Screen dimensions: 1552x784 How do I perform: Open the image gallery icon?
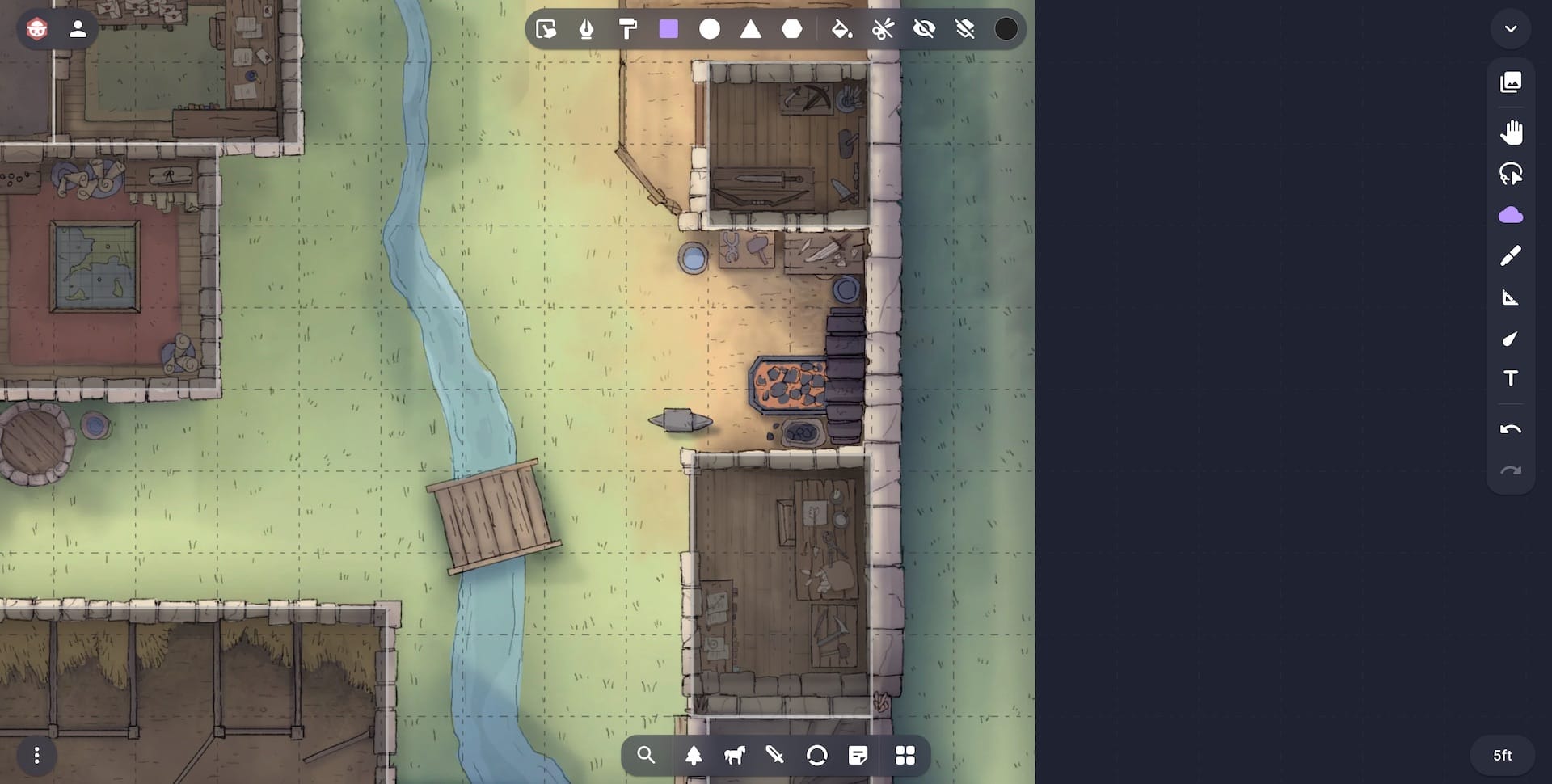pyautogui.click(x=1511, y=82)
